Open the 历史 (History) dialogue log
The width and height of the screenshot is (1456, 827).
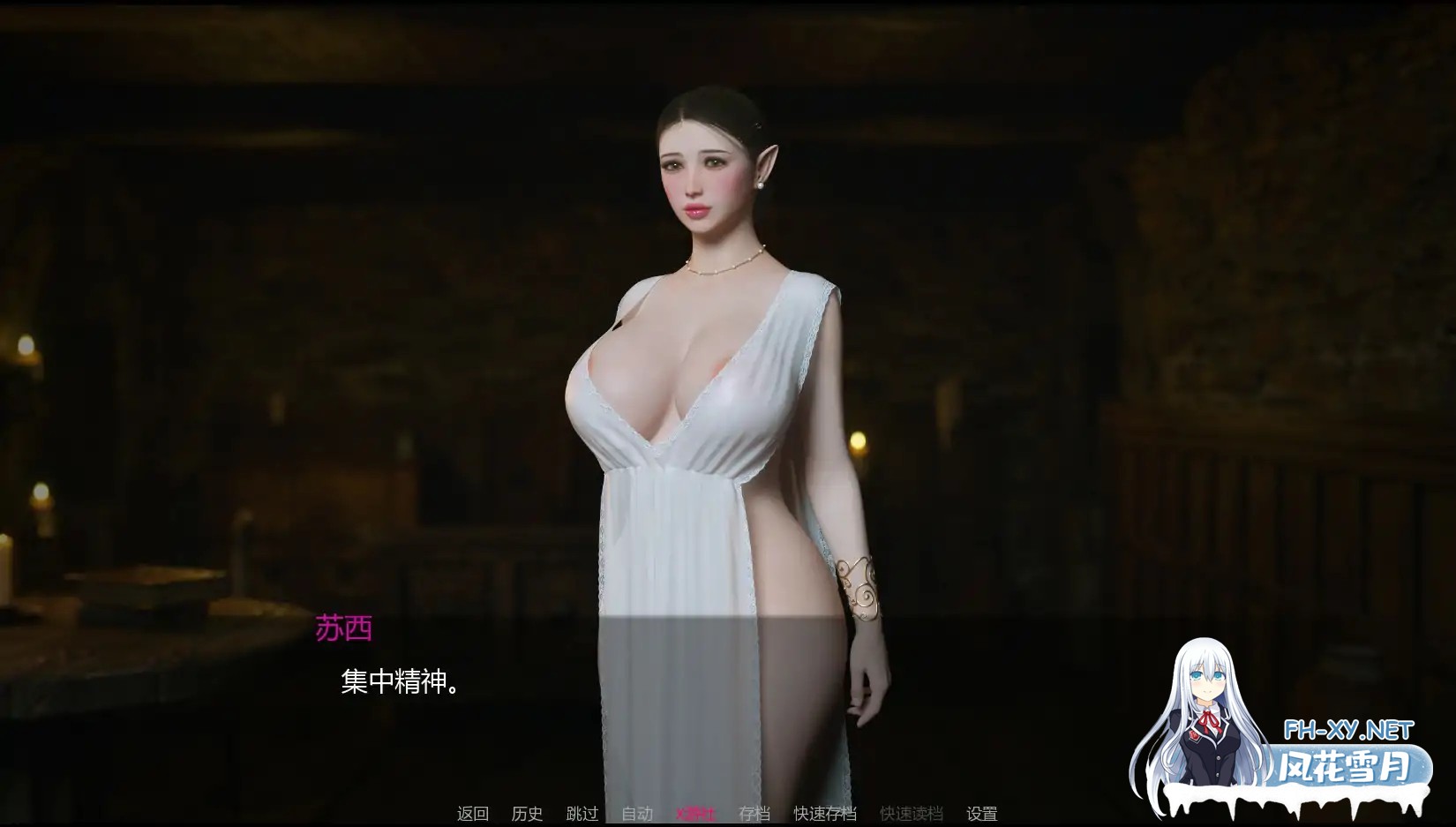527,813
